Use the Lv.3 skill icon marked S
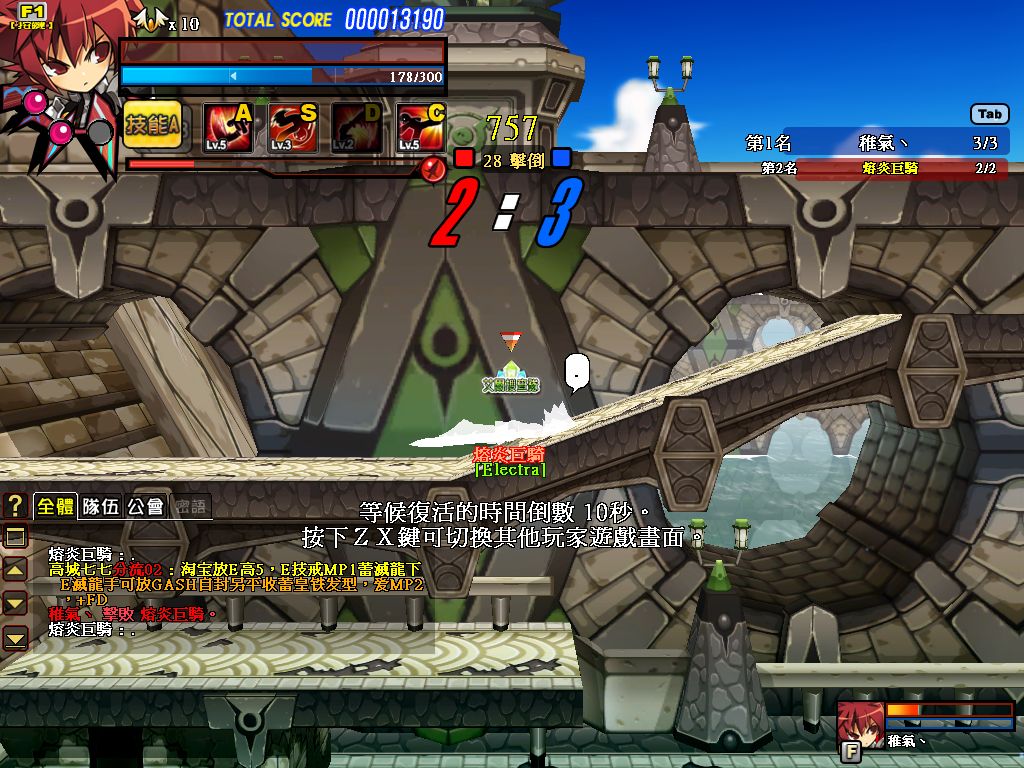Viewport: 1024px width, 768px height. pos(292,127)
